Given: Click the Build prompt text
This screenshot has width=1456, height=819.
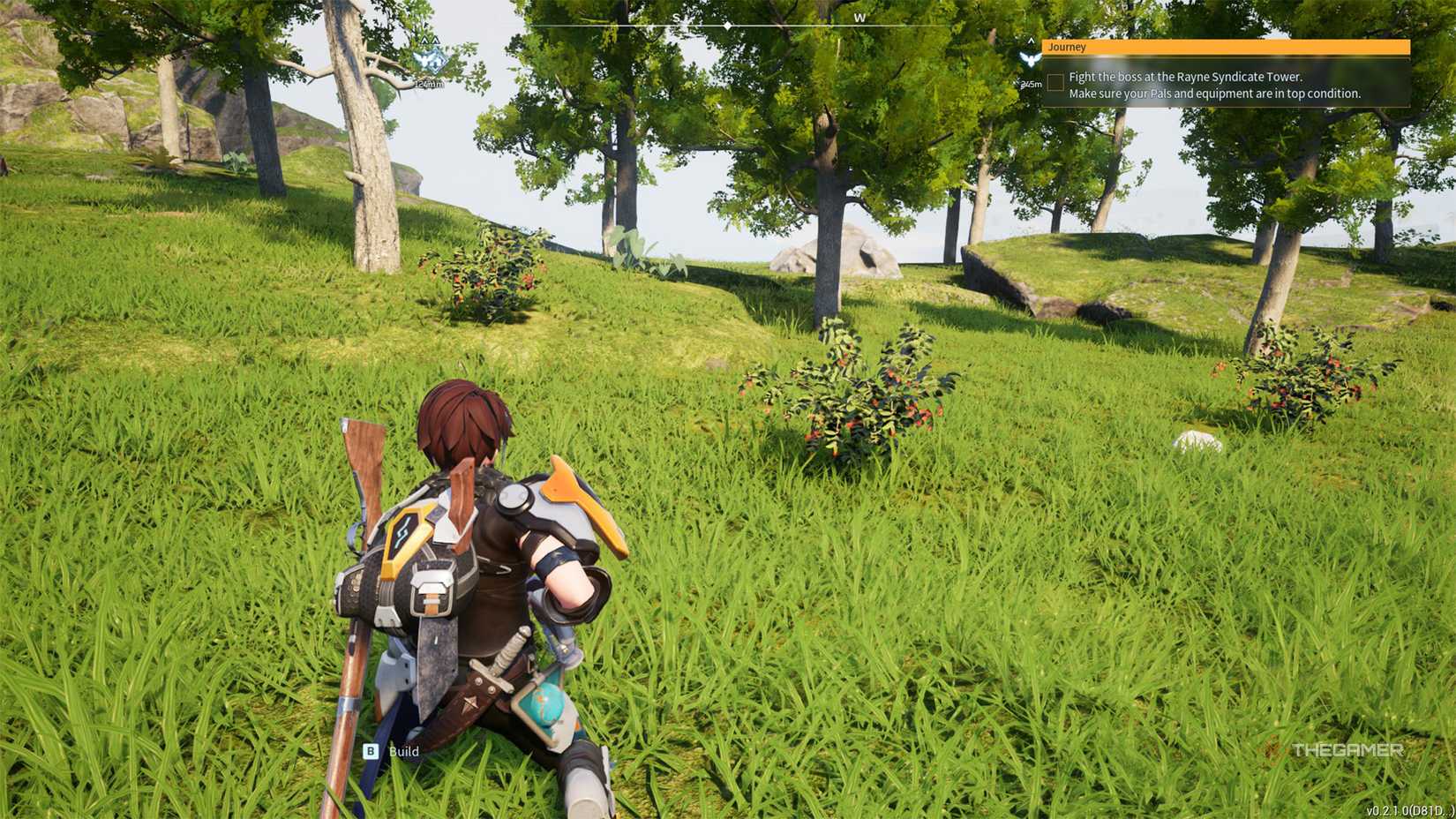Looking at the screenshot, I should (x=403, y=752).
